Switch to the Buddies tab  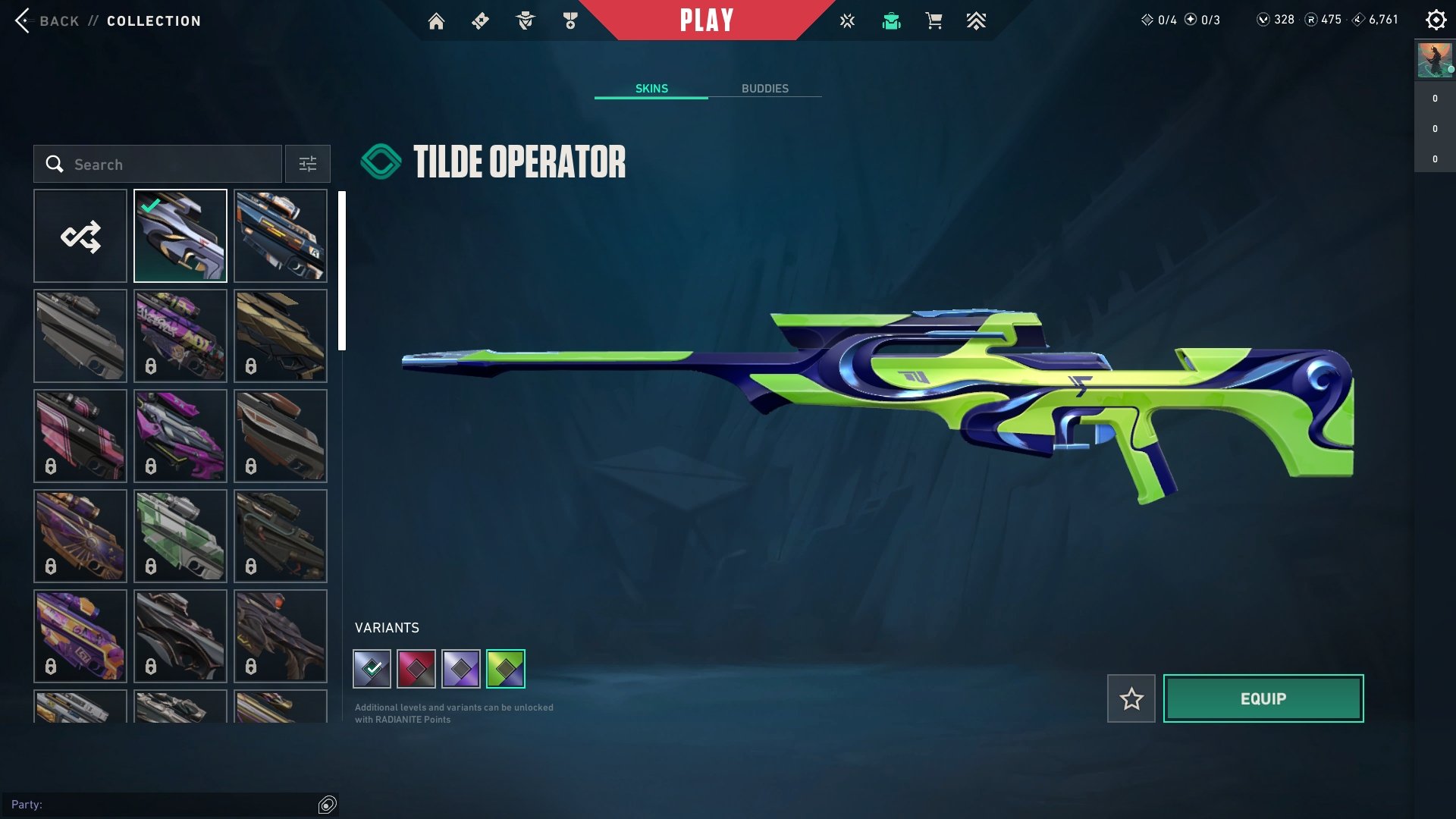pos(764,89)
